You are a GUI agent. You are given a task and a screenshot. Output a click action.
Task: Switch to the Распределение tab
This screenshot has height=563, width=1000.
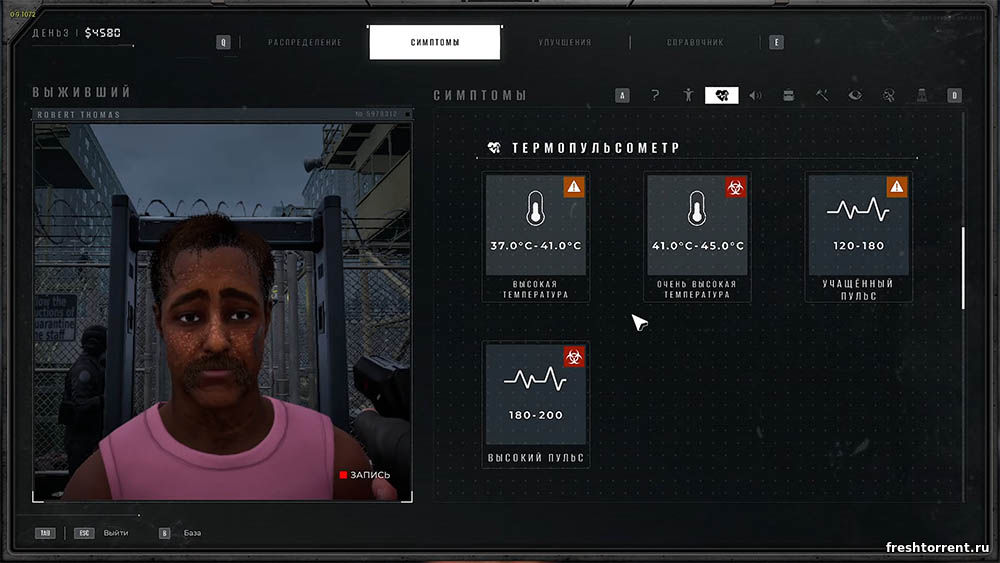point(304,43)
